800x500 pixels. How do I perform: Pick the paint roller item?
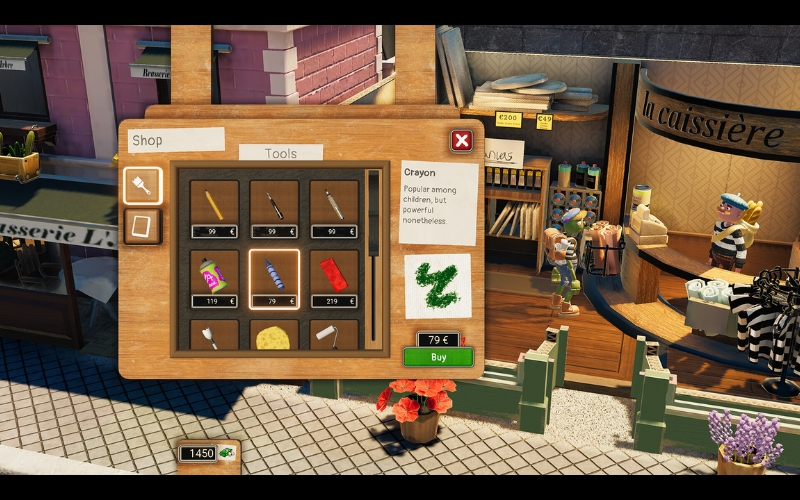coord(334,337)
